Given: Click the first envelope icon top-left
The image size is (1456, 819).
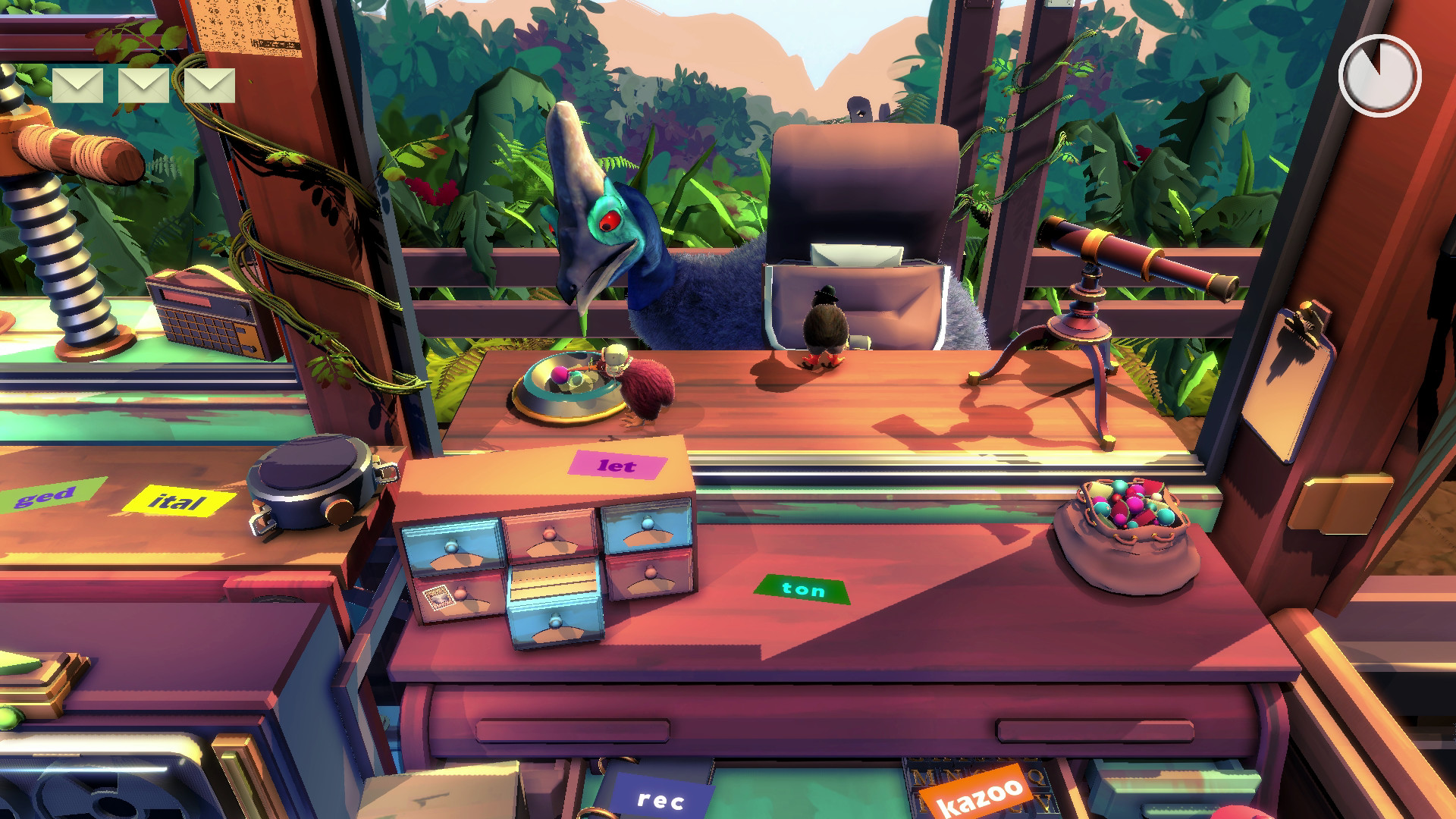Looking at the screenshot, I should pos(78,86).
